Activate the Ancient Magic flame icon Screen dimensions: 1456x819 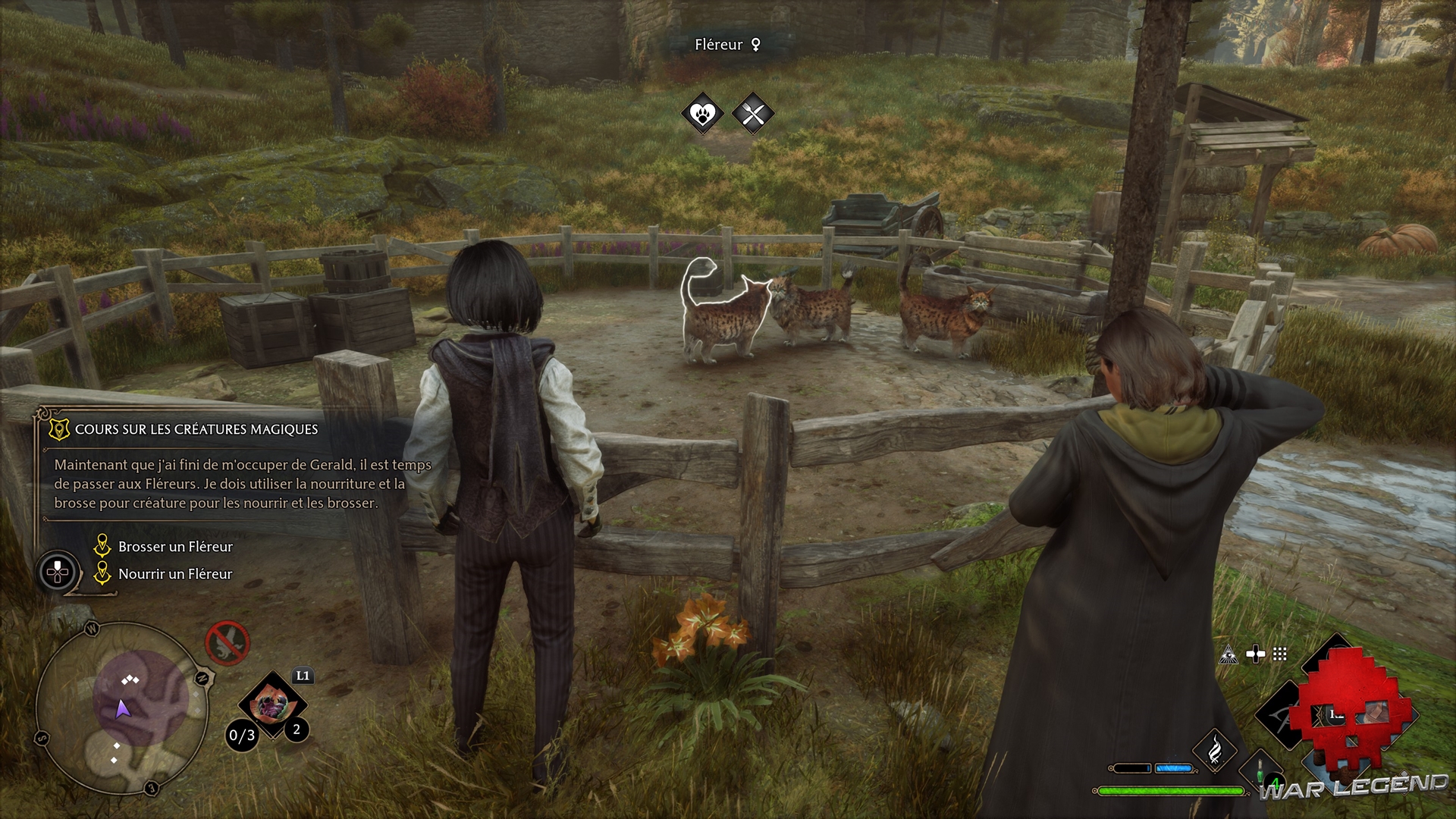(x=1215, y=749)
